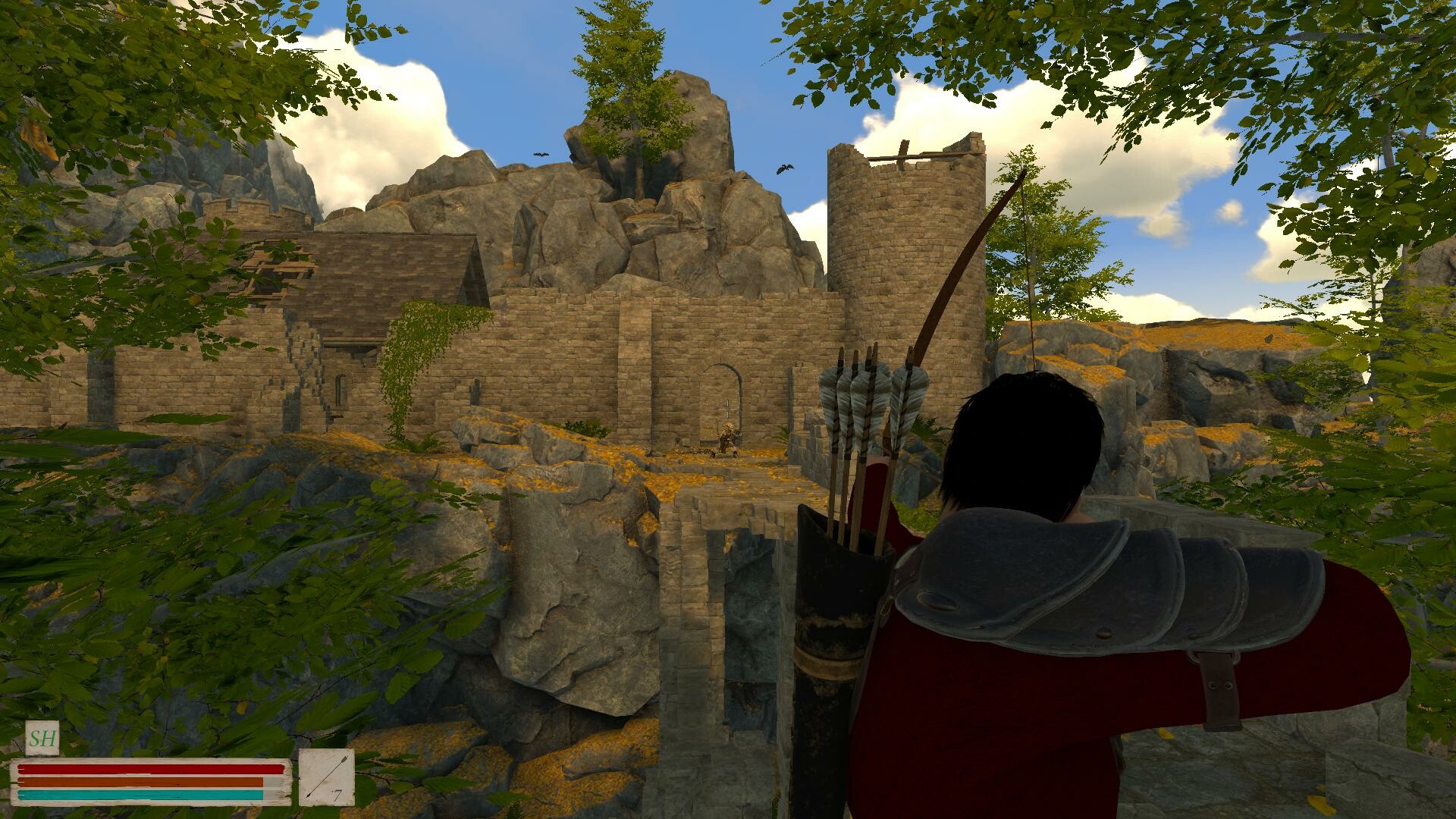Click the bird flying above the rocky peak
This screenshot has width=1456, height=819.
540,155
